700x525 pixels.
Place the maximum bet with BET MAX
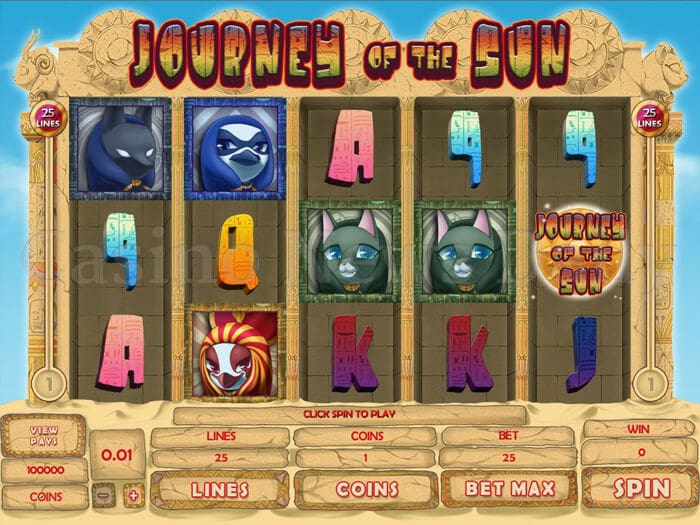[508, 490]
